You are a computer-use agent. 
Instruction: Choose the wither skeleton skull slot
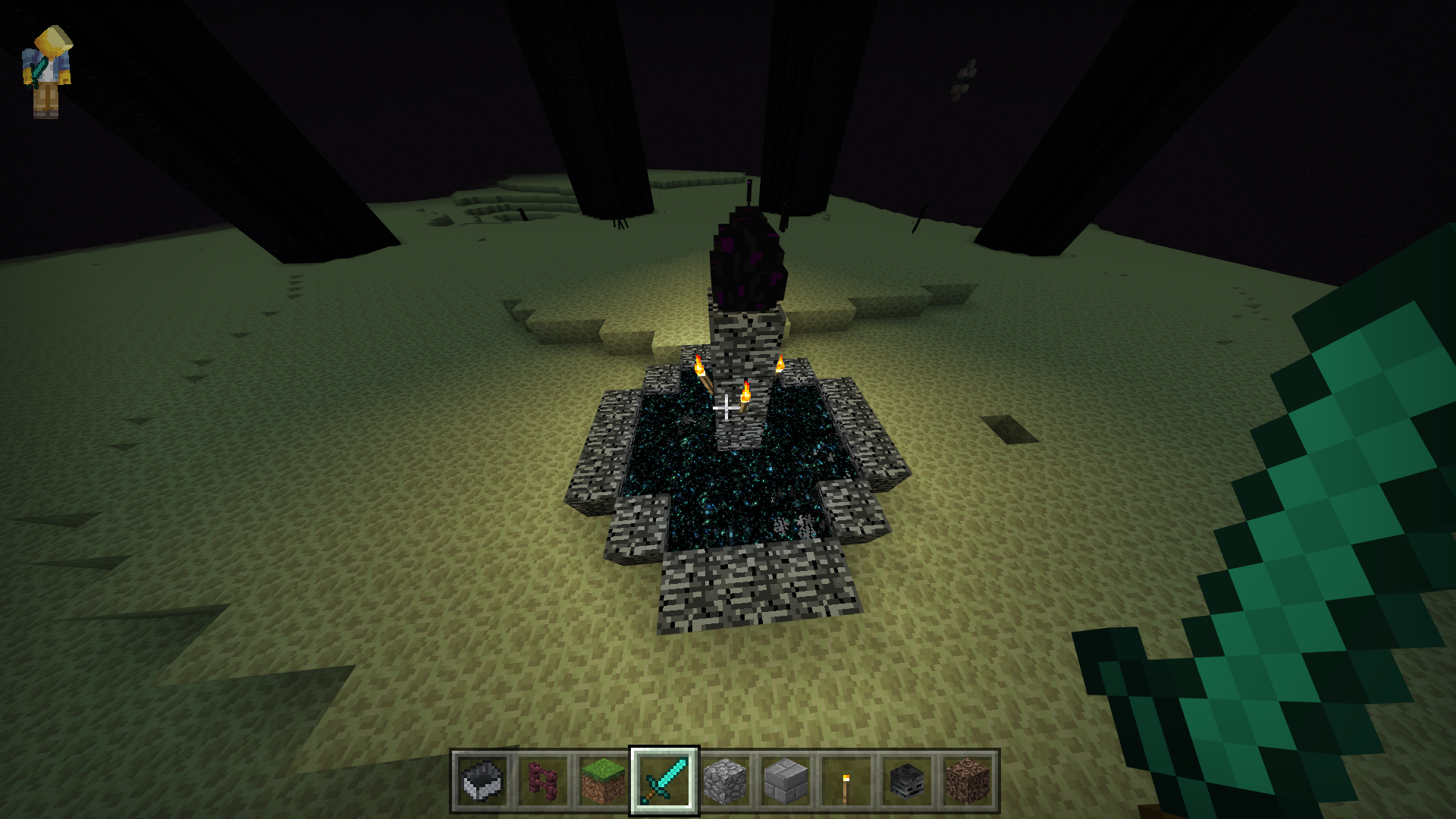pyautogui.click(x=907, y=781)
